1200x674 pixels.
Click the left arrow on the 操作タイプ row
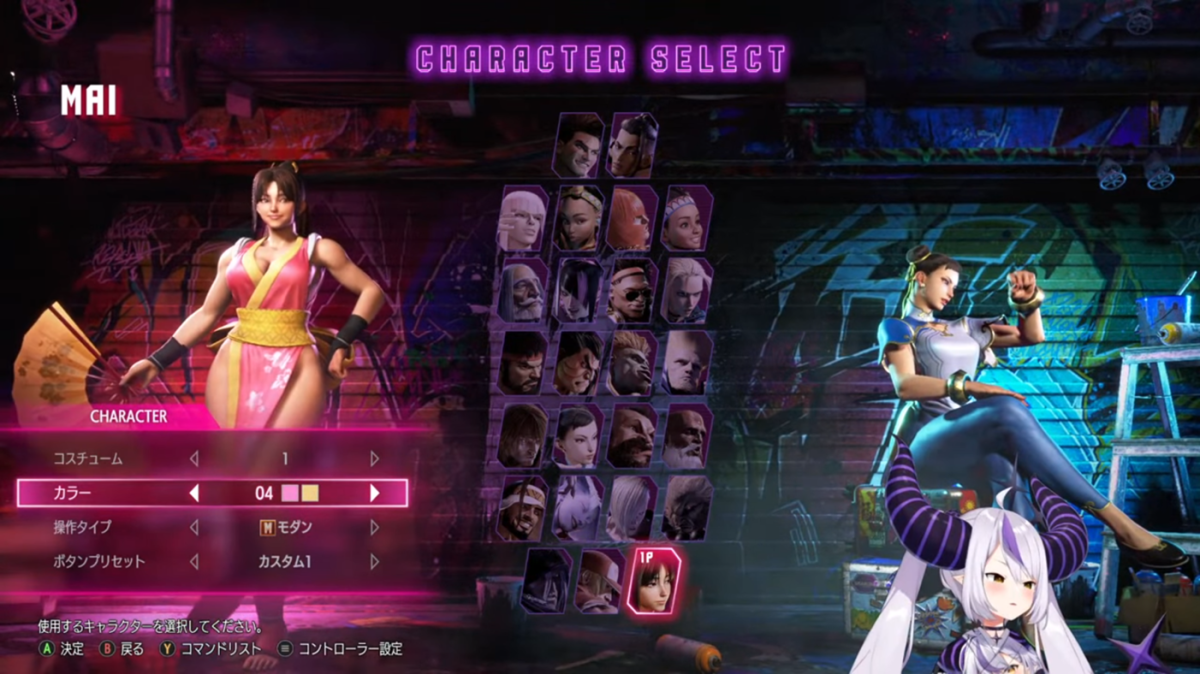point(195,527)
